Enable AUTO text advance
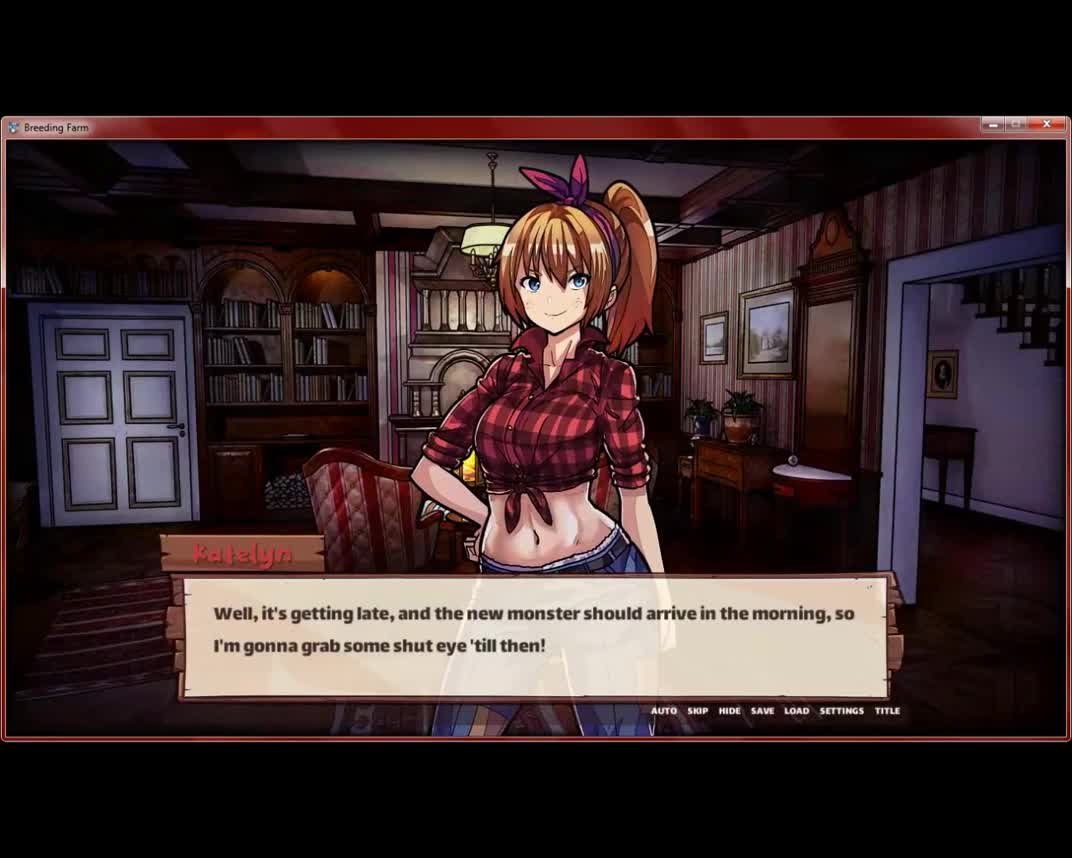Image resolution: width=1072 pixels, height=858 pixels. (664, 711)
